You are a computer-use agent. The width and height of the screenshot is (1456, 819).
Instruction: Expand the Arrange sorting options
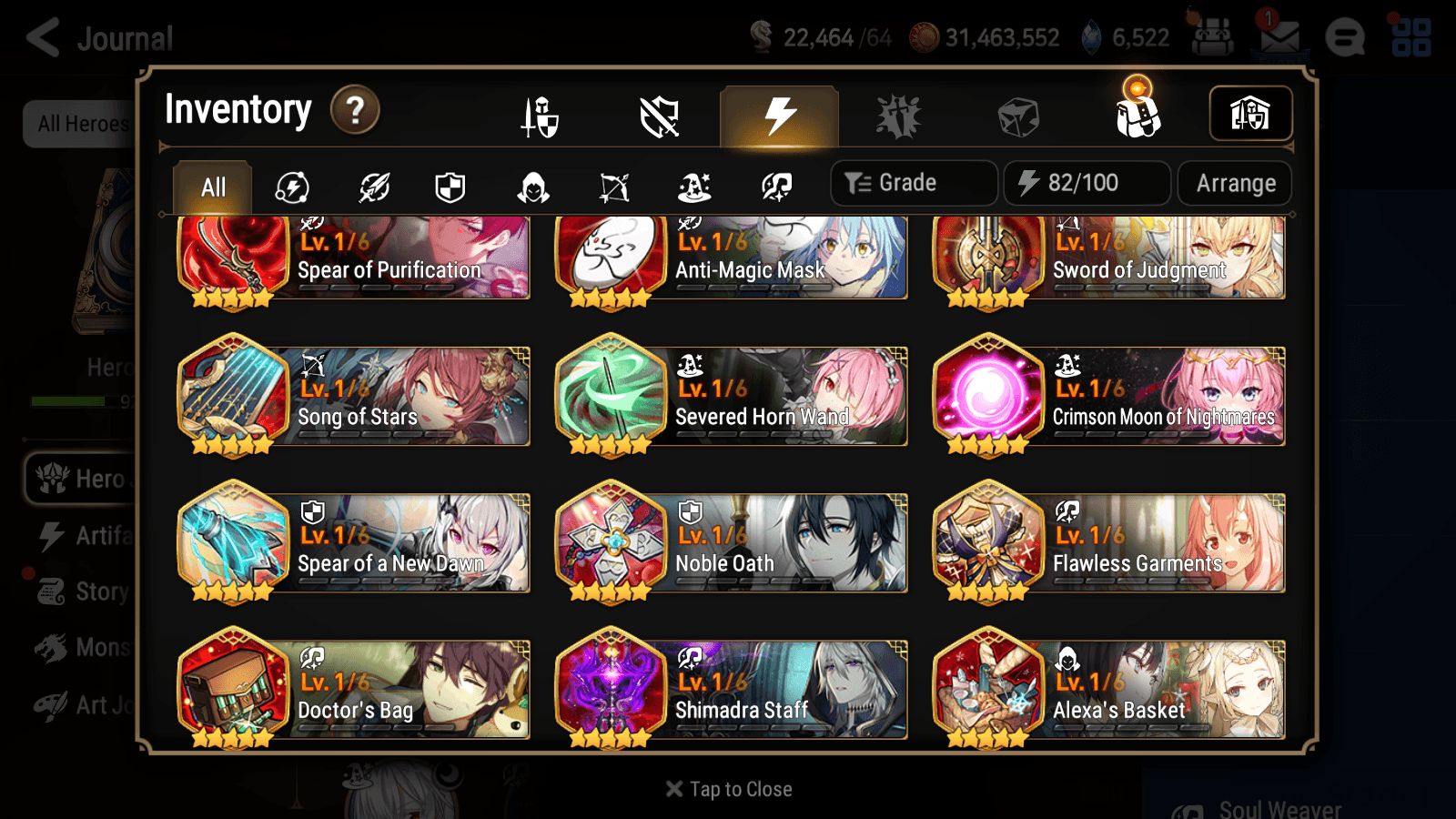point(1234,183)
